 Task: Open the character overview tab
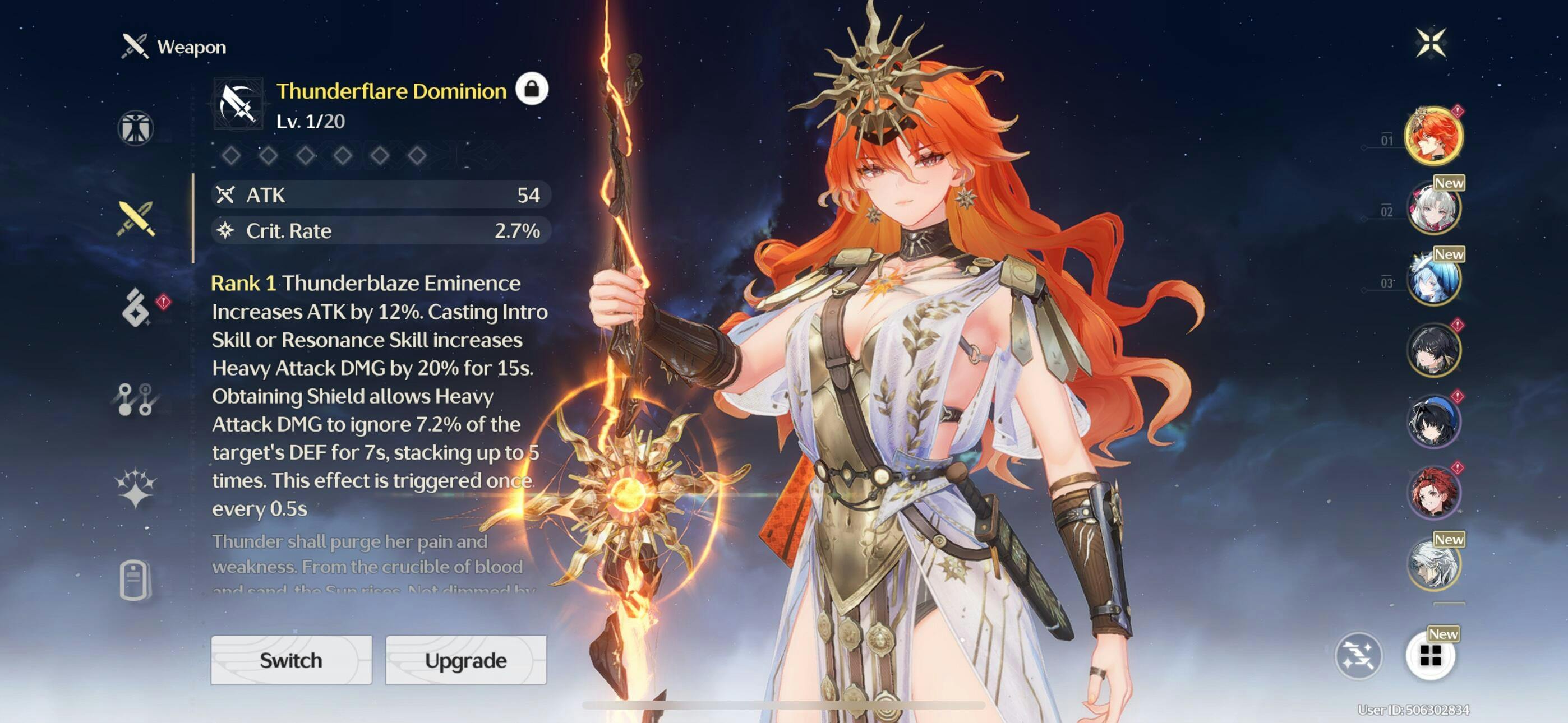(x=135, y=128)
